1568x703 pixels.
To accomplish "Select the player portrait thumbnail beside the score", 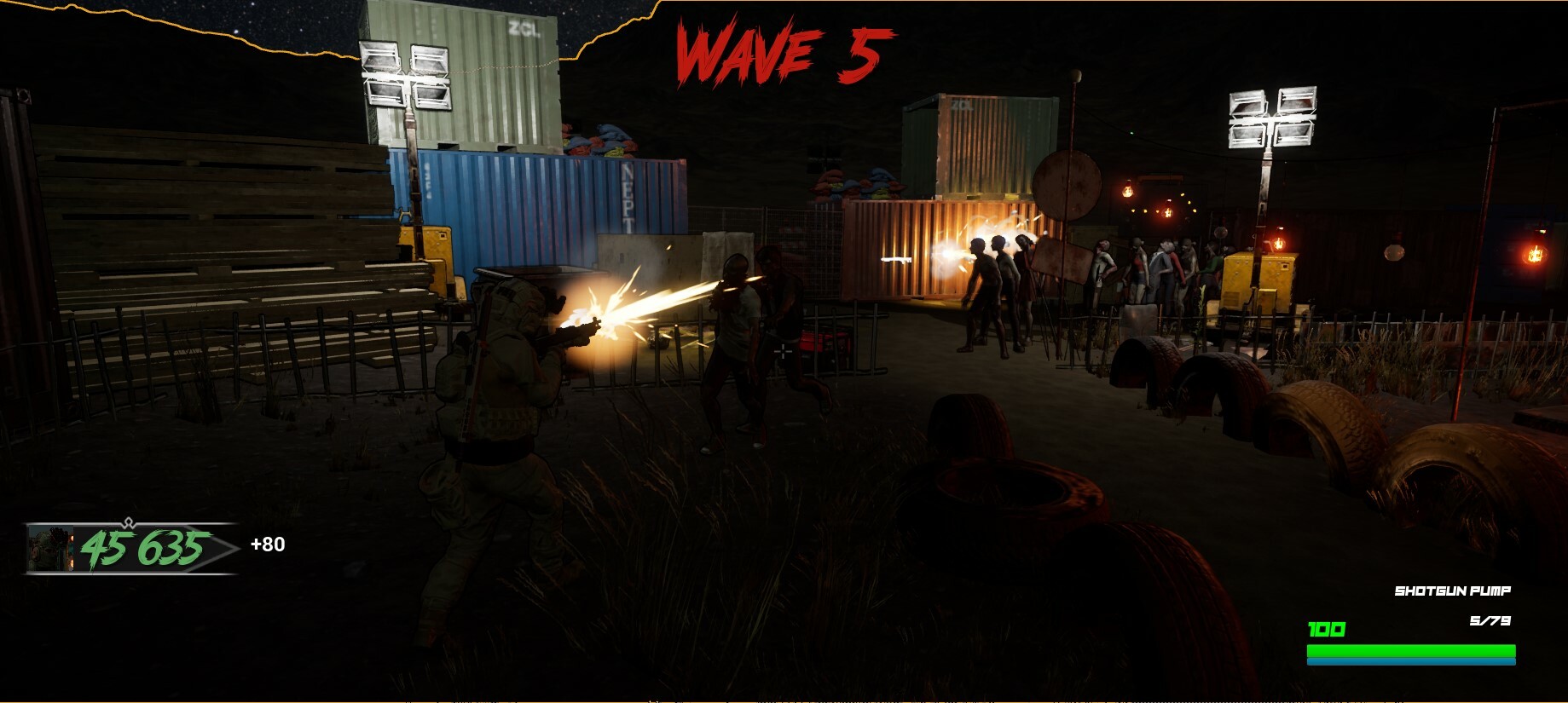I will (51, 550).
